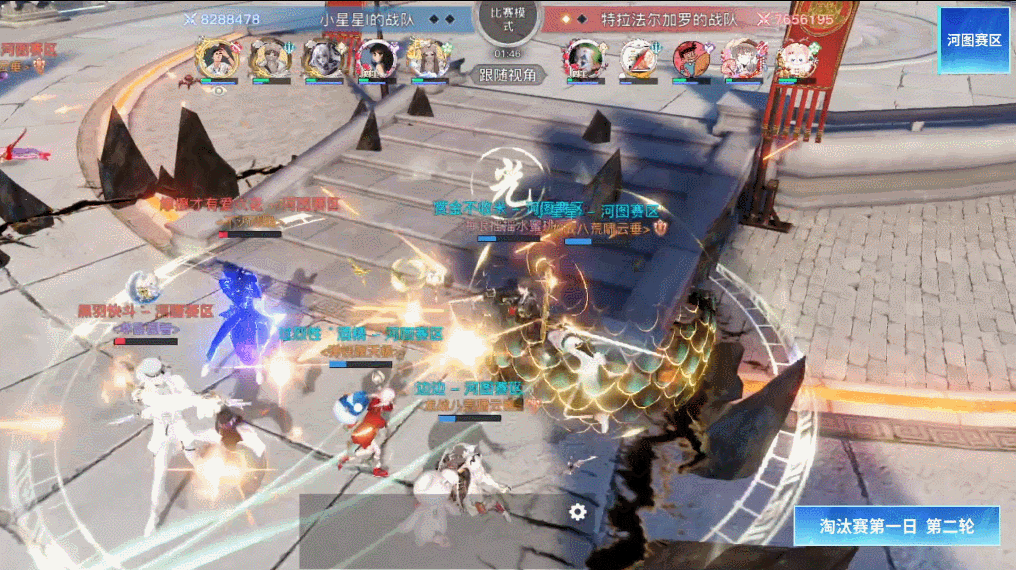Toggle the 跟随视角 follow-camera button

pos(508,74)
